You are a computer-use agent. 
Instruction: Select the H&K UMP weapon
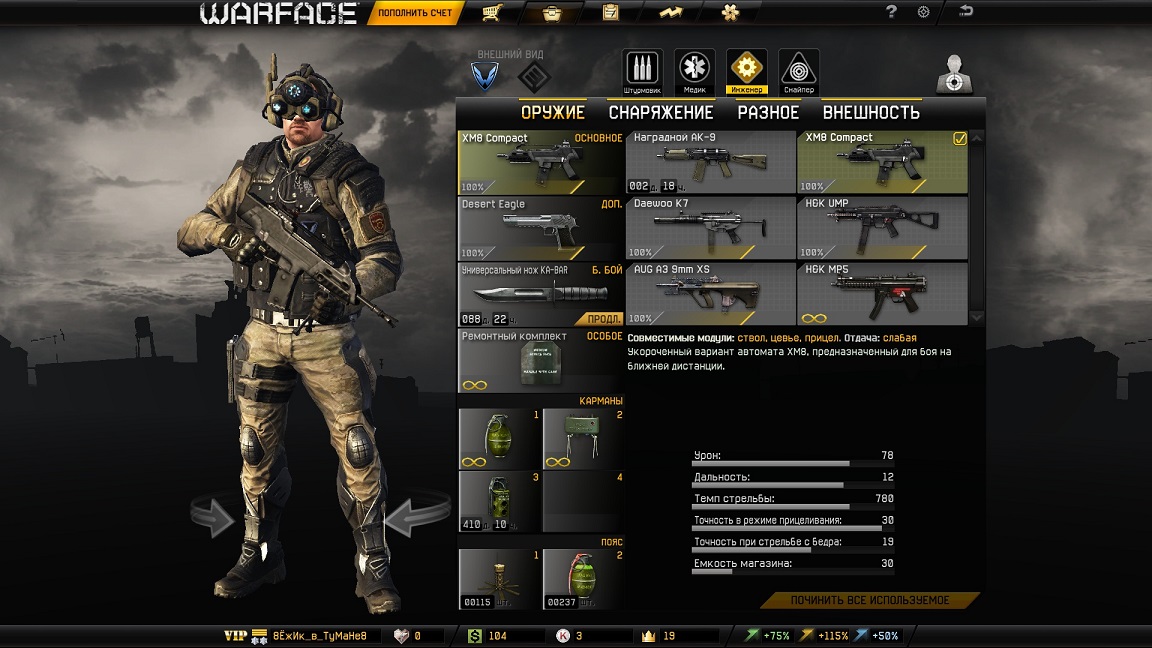click(882, 229)
